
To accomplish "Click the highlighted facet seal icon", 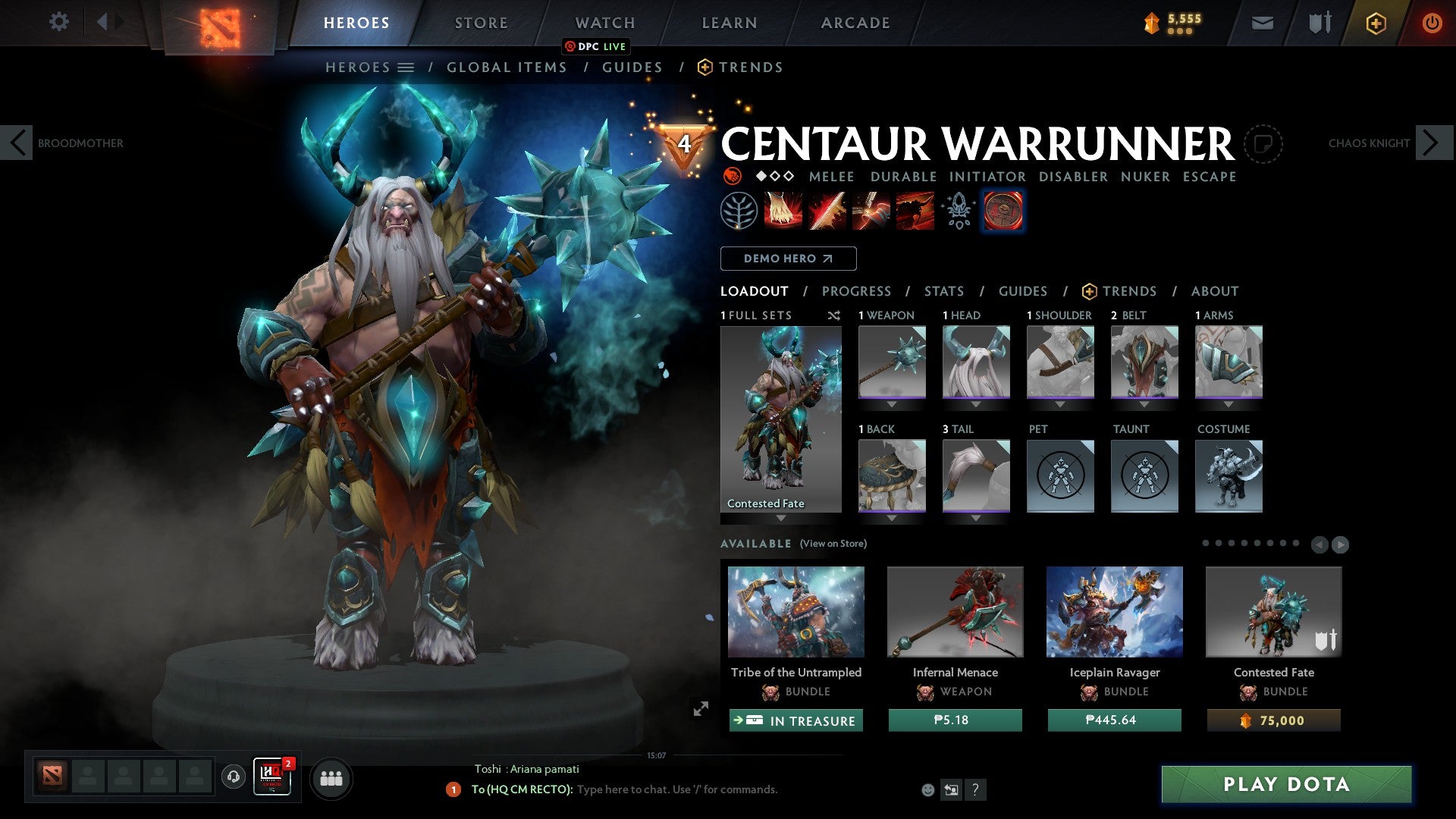I will 1003,210.
